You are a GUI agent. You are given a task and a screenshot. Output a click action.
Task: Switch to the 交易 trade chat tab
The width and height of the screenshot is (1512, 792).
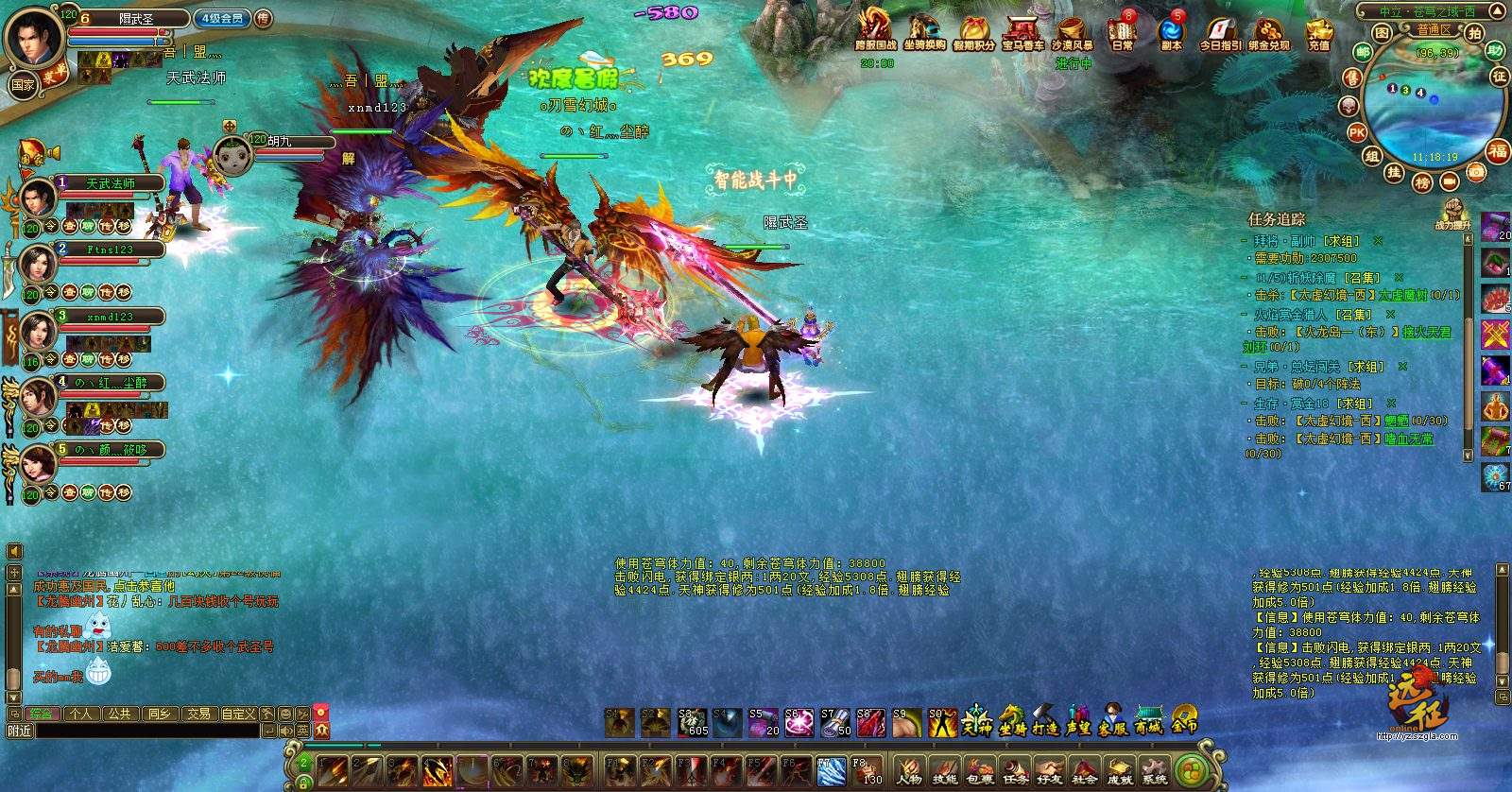[198, 714]
